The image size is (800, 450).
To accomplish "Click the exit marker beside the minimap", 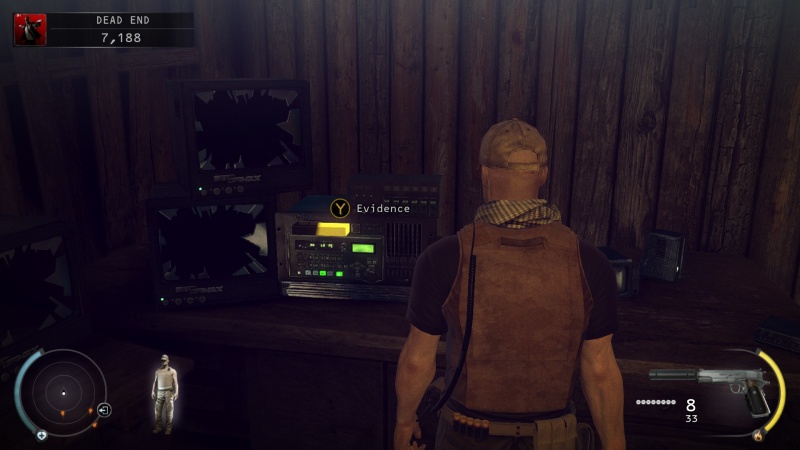I will [x=104, y=410].
